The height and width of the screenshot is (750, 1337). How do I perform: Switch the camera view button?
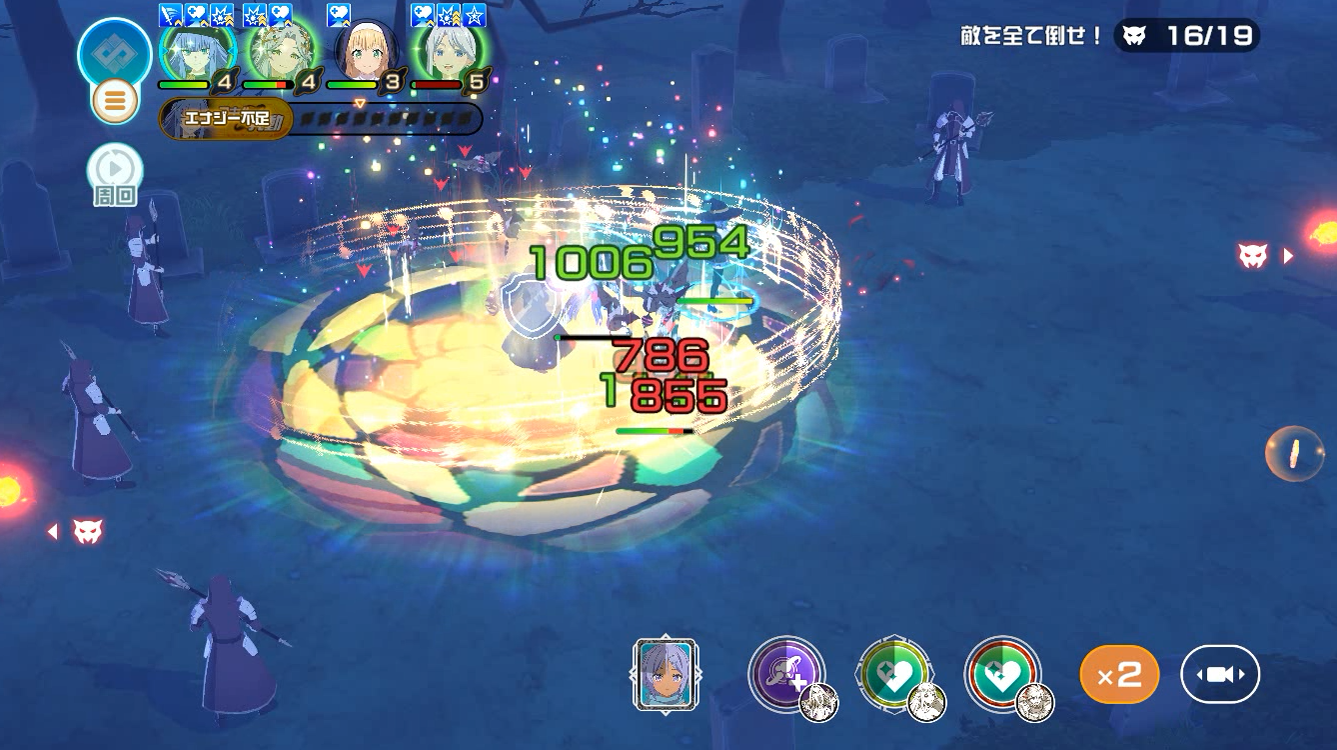[1220, 675]
